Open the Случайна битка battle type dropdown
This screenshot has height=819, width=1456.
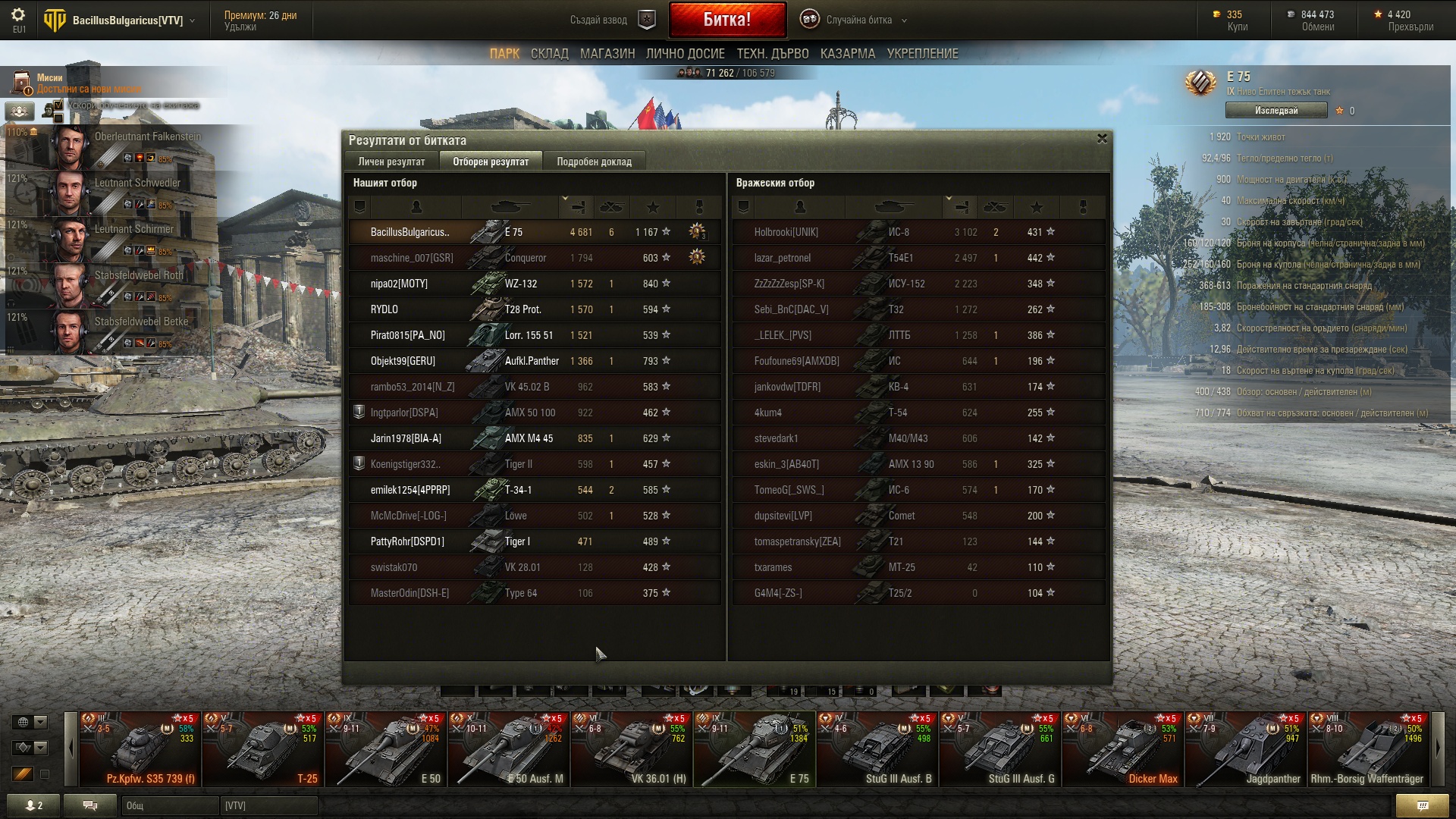(x=858, y=20)
